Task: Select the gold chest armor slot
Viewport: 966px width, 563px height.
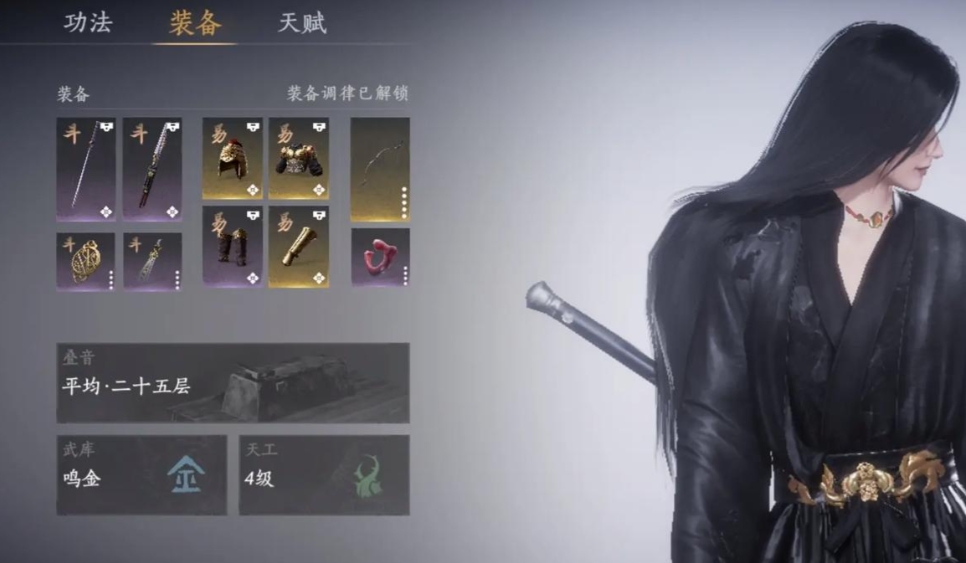Action: [x=298, y=158]
